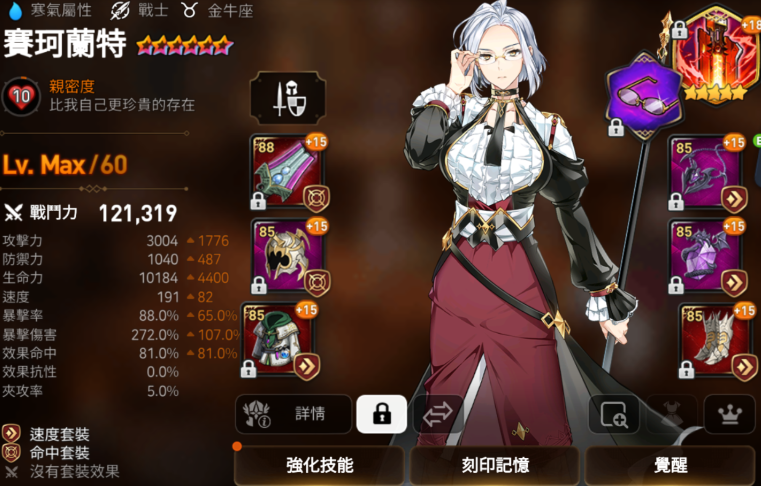Open the 覺醒 awakening menu
761x486 pixels.
pyautogui.click(x=671, y=465)
